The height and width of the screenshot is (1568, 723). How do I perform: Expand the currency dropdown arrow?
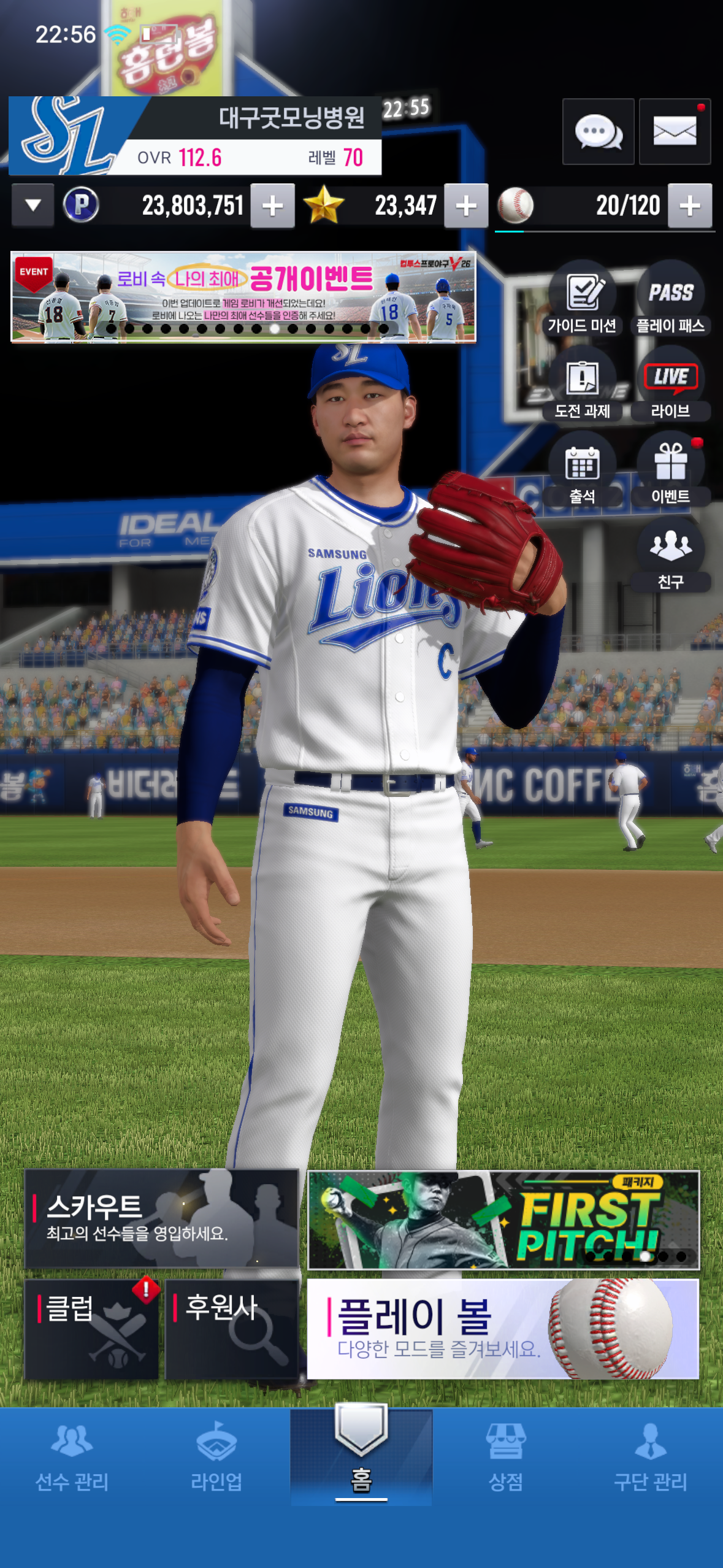(x=33, y=206)
